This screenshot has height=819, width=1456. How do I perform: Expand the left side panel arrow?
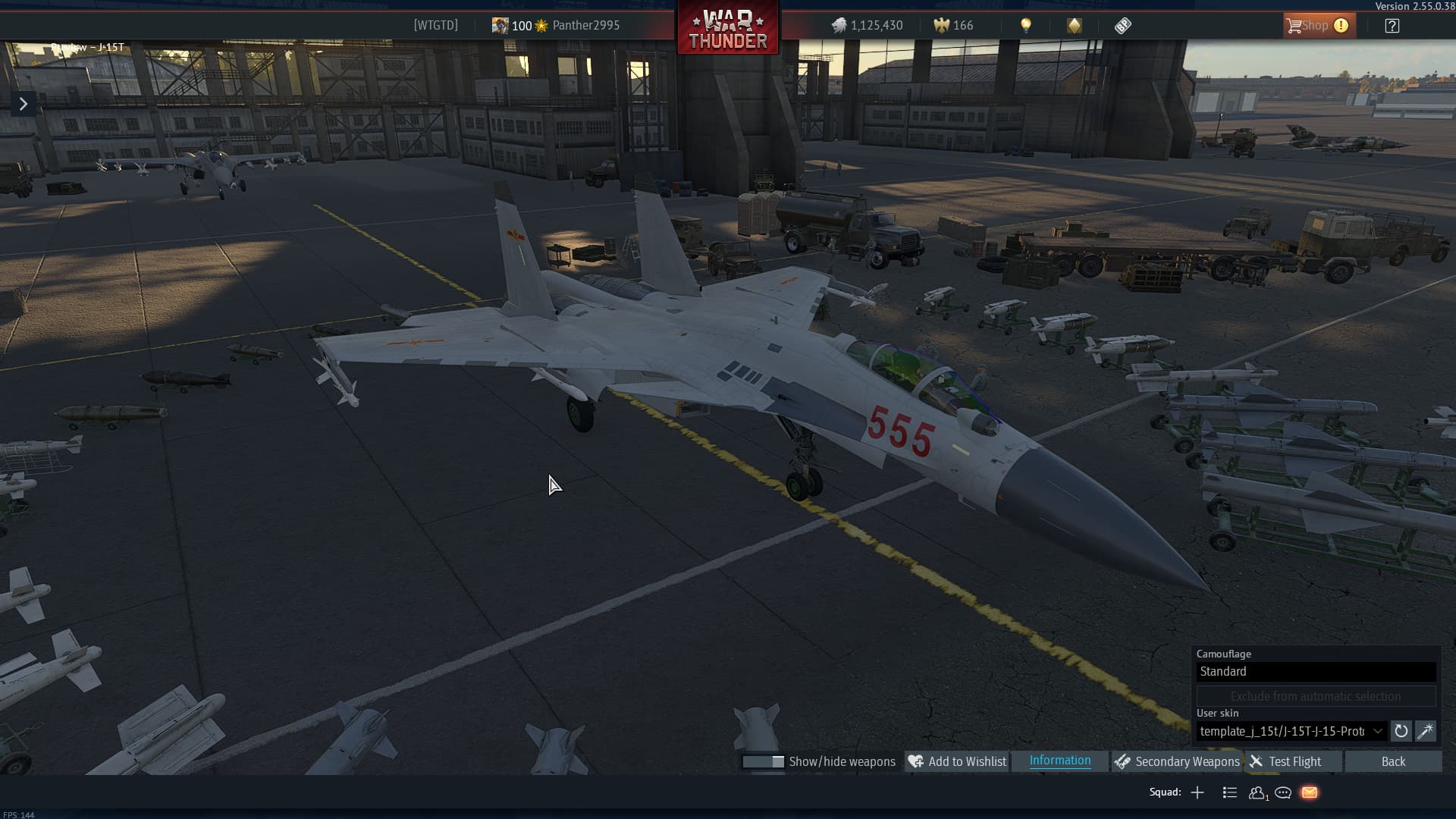23,102
